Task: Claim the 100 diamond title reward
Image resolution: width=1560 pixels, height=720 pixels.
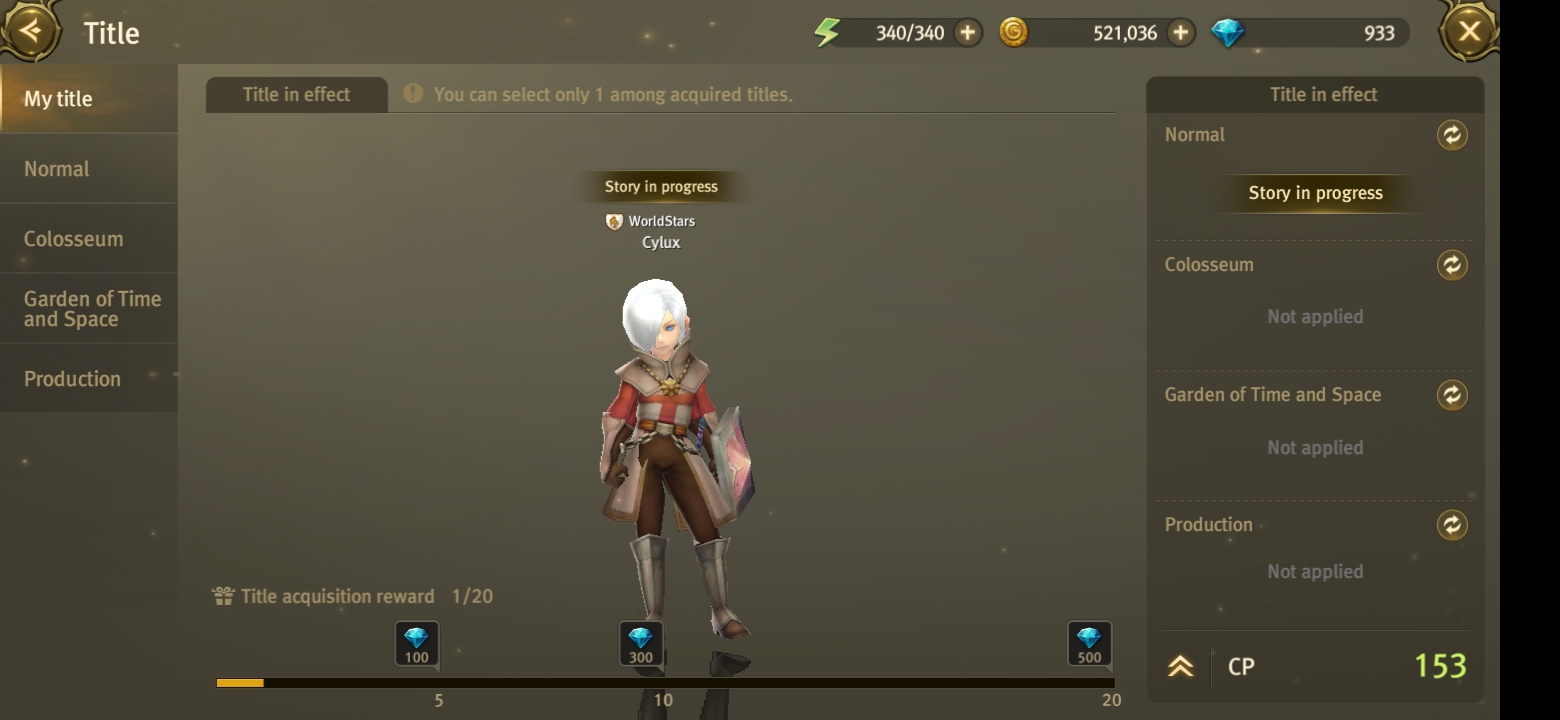Action: 416,644
